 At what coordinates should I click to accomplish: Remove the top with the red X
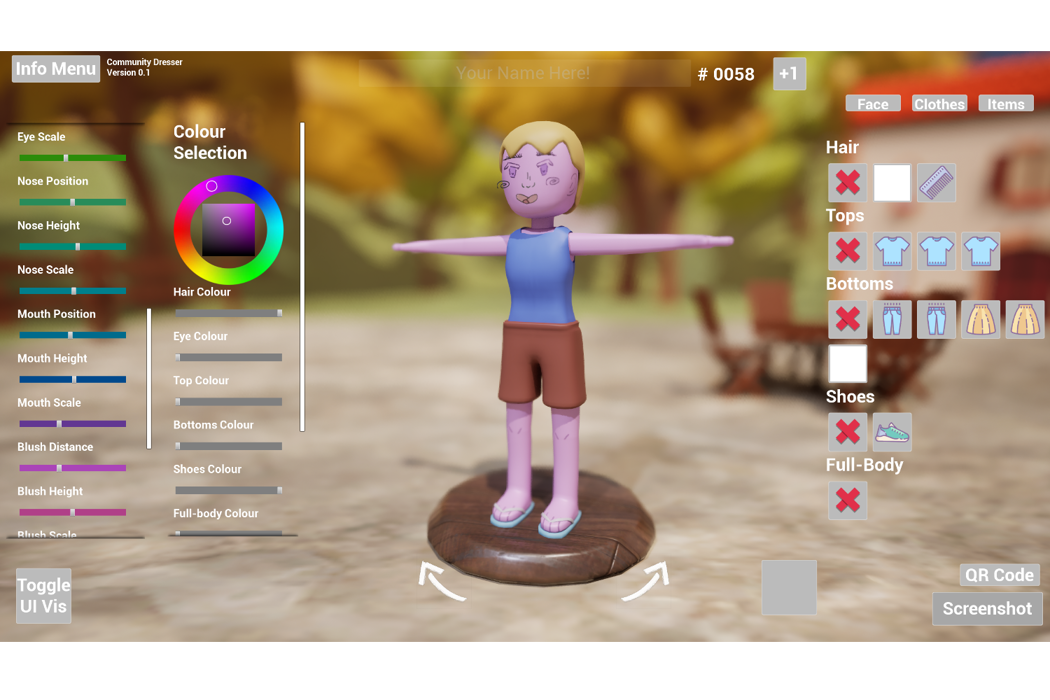pyautogui.click(x=847, y=251)
